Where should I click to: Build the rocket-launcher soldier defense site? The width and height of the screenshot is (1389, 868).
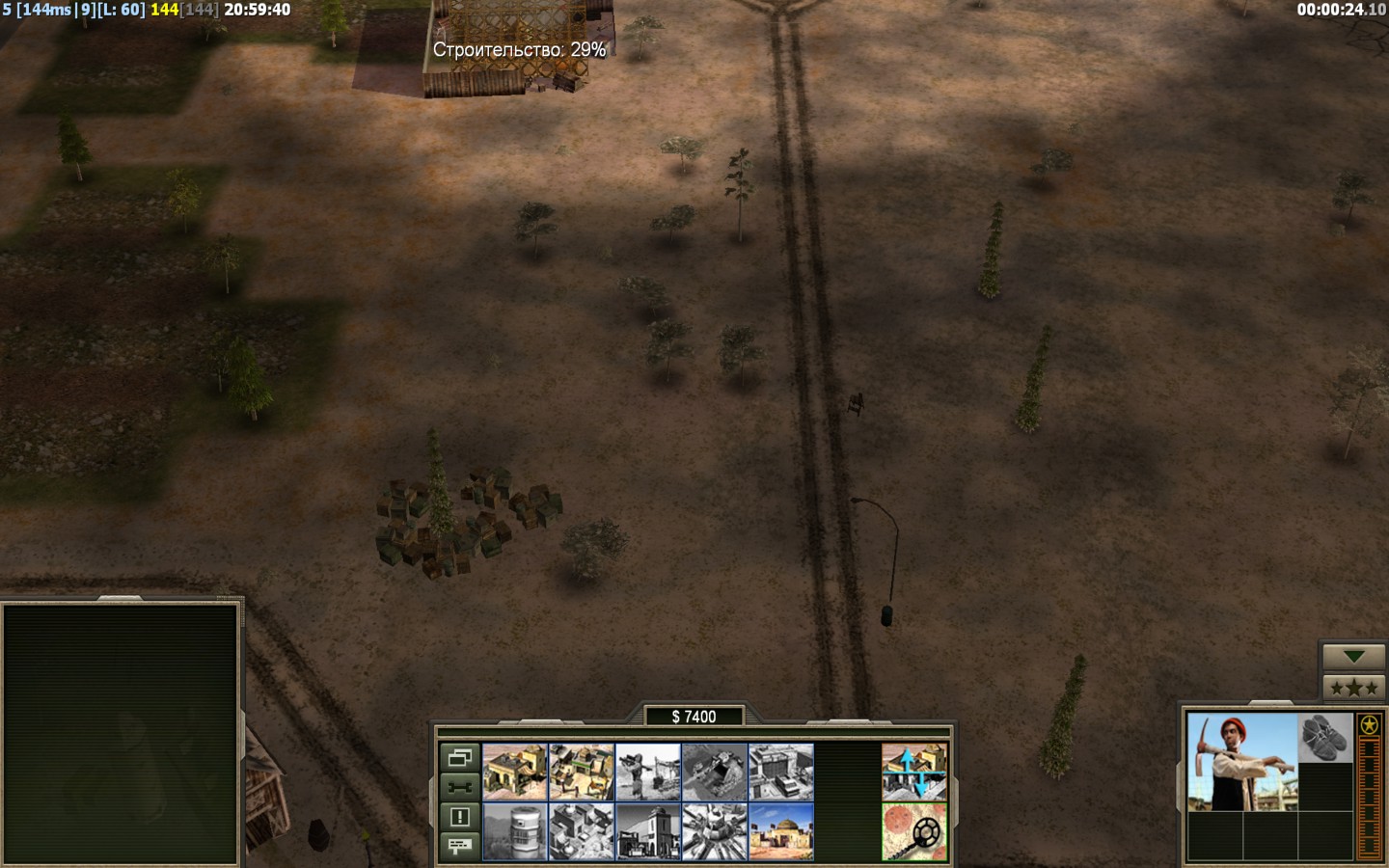coord(648,772)
